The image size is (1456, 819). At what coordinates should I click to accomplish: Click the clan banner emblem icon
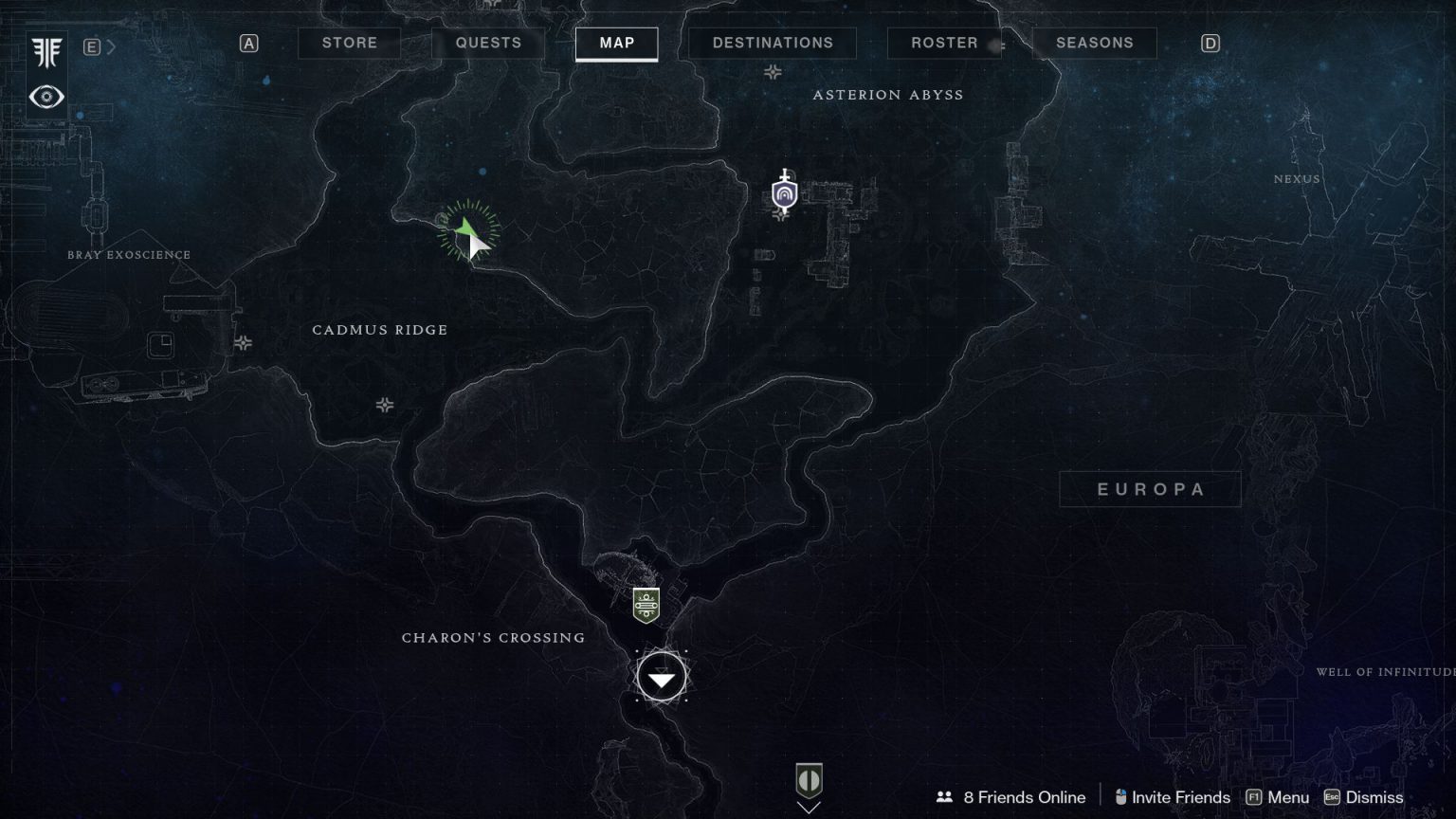(46, 53)
